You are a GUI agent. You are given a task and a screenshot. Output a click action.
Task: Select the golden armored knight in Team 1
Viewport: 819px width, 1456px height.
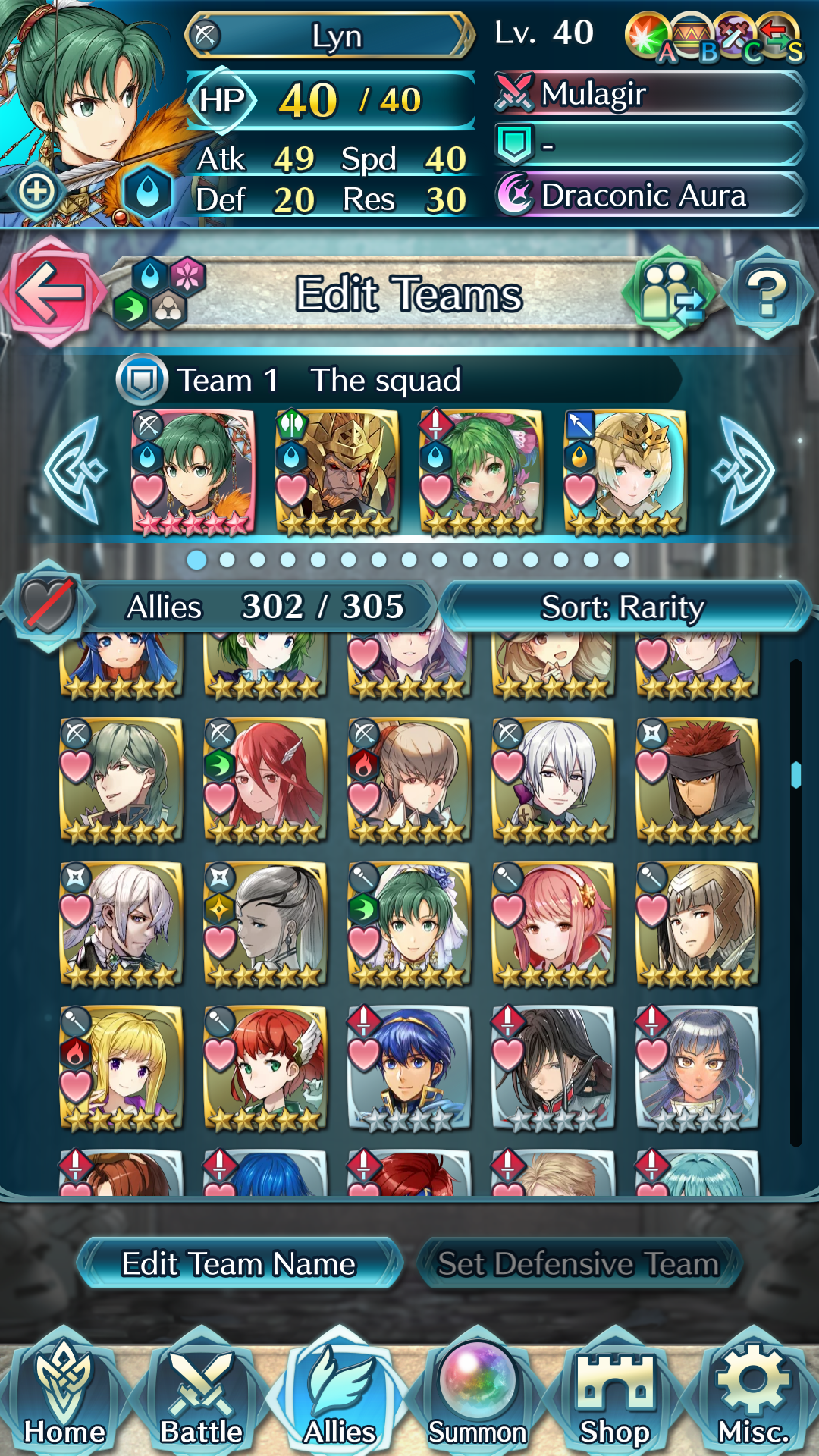(337, 472)
